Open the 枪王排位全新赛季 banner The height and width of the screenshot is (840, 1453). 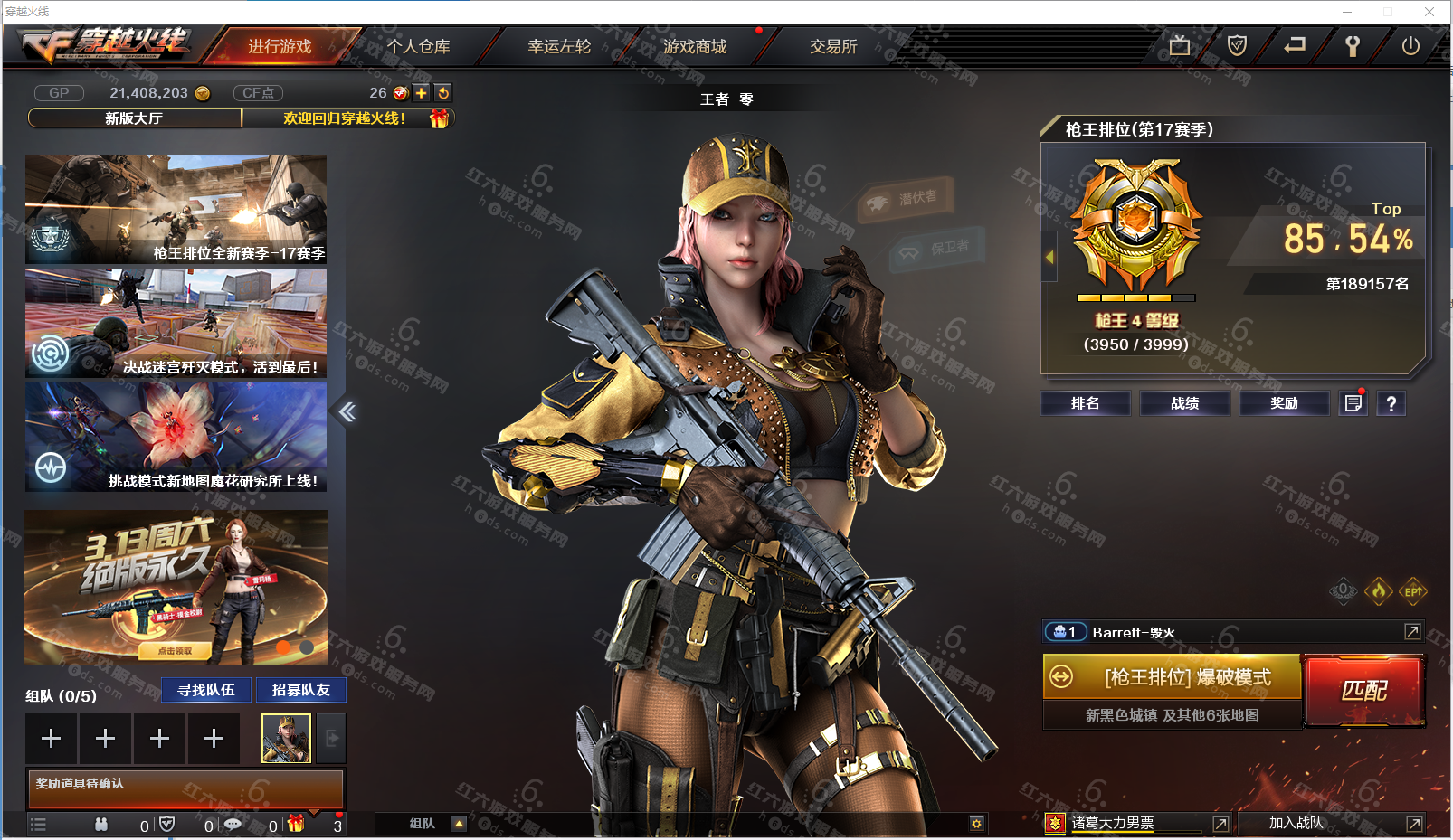pos(176,209)
